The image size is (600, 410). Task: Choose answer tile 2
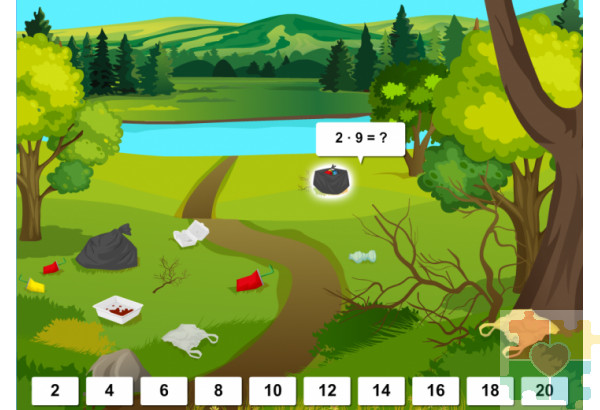(55, 391)
